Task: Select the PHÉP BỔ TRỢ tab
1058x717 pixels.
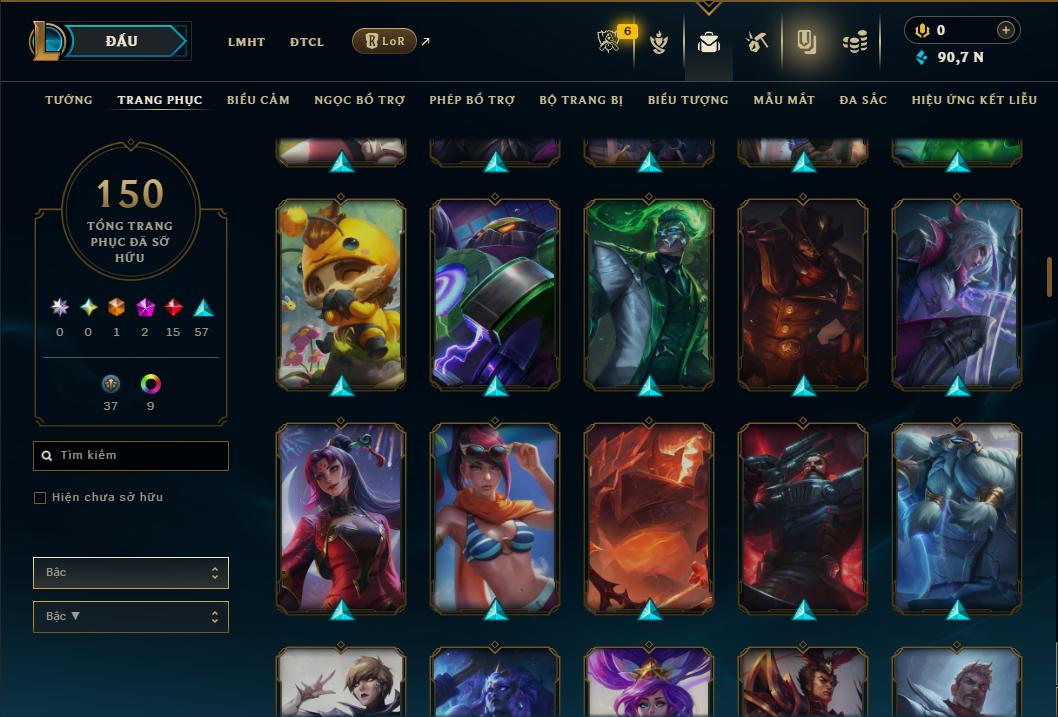Action: coord(472,100)
